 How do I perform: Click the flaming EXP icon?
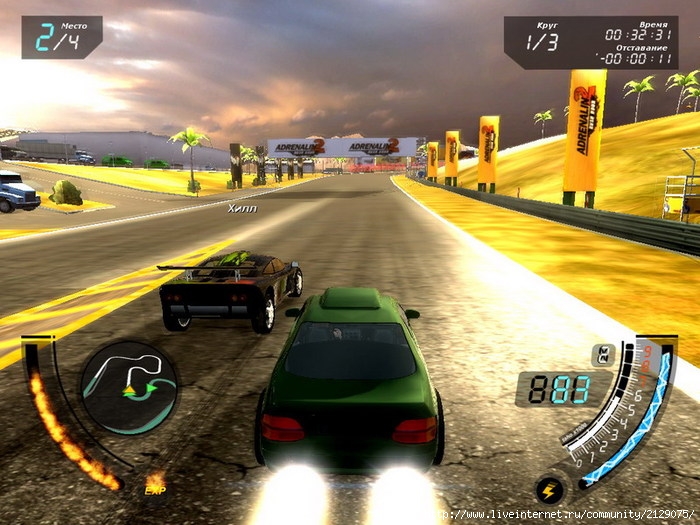[155, 483]
